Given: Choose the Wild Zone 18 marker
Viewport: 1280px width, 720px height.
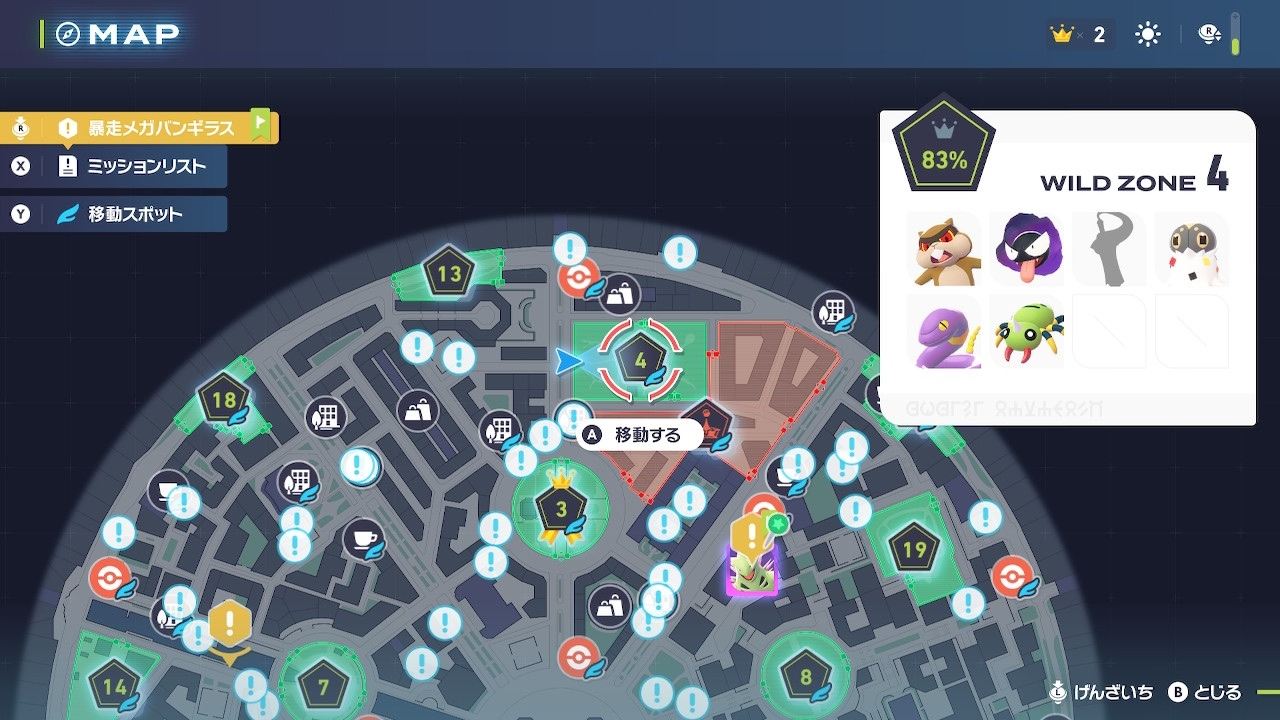Looking at the screenshot, I should click(x=224, y=401).
